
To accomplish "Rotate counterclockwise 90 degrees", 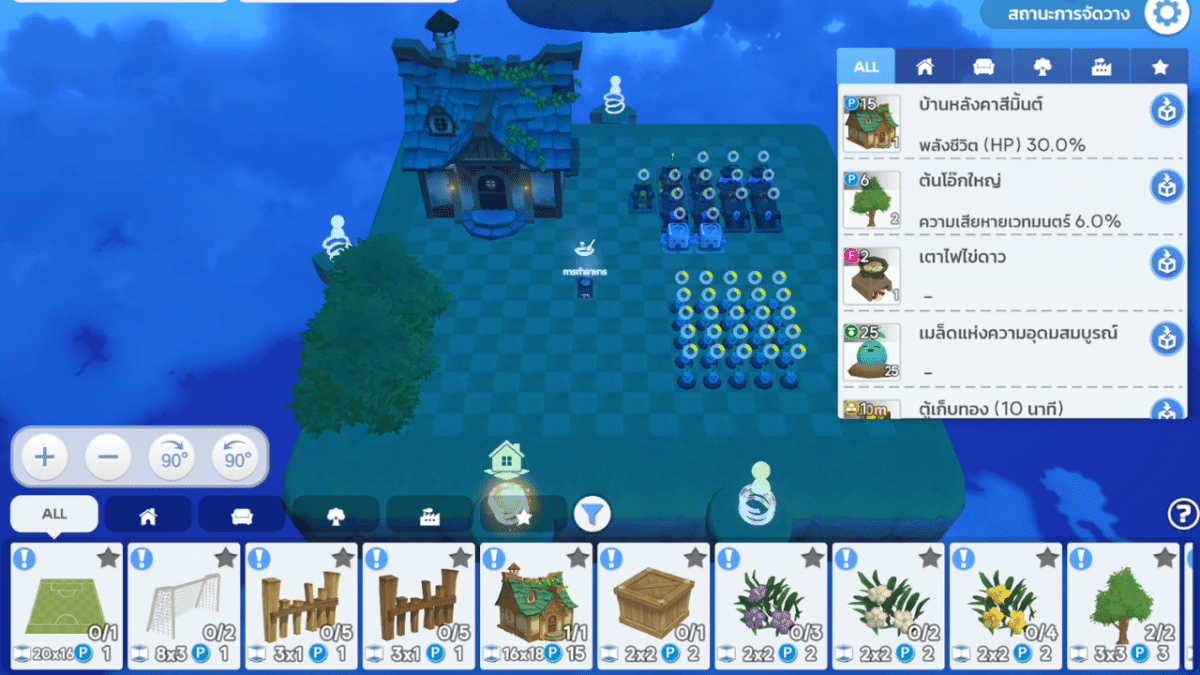I will [x=236, y=458].
